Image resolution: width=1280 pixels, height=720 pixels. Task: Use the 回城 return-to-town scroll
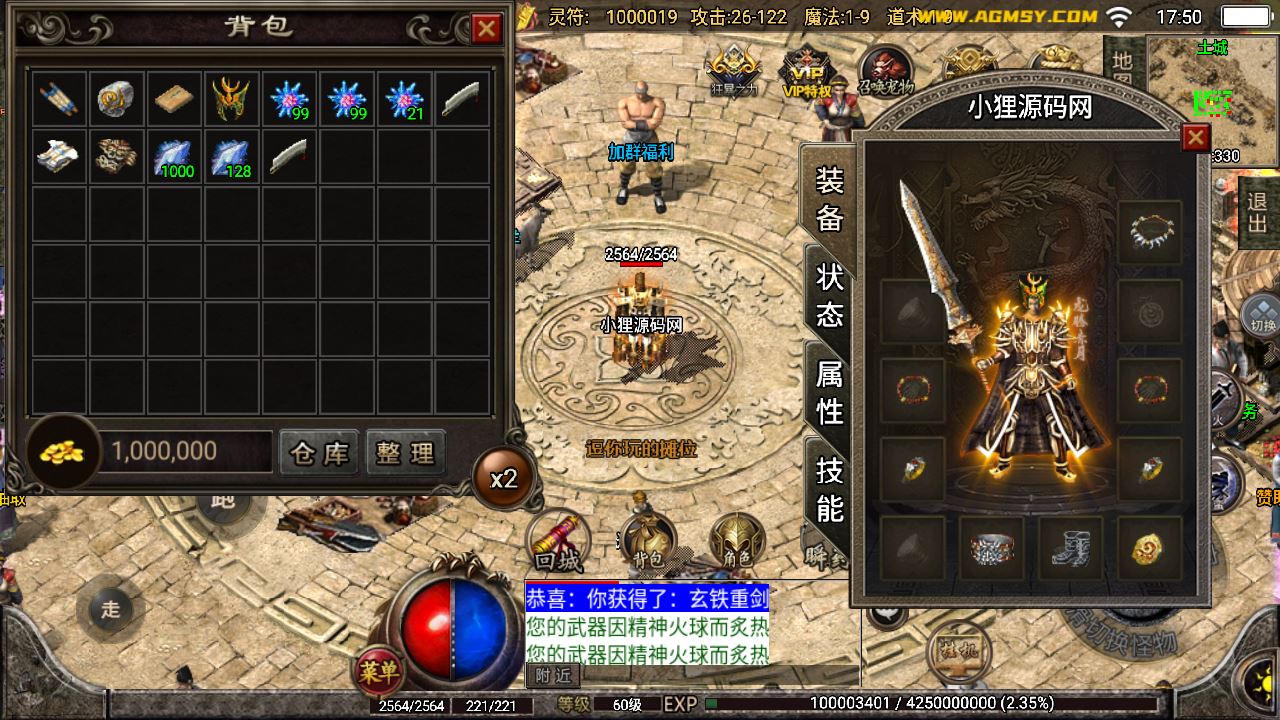click(558, 542)
